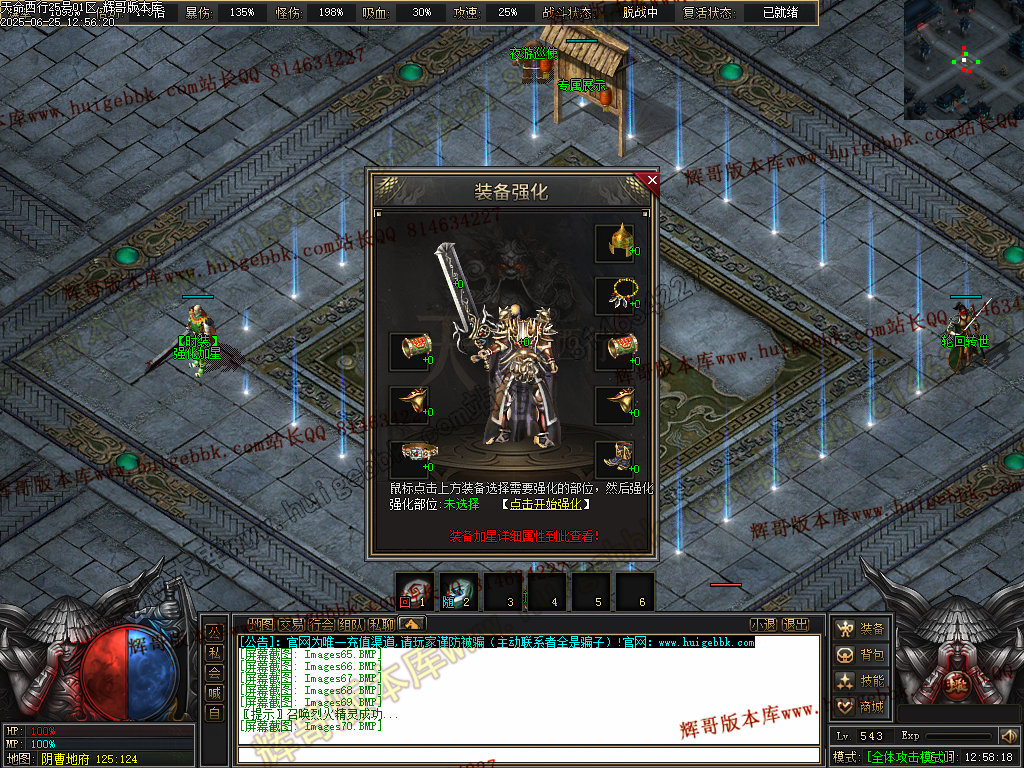This screenshot has height=768, width=1024.
Task: Click the 小退 logout button
Action: pos(763,624)
